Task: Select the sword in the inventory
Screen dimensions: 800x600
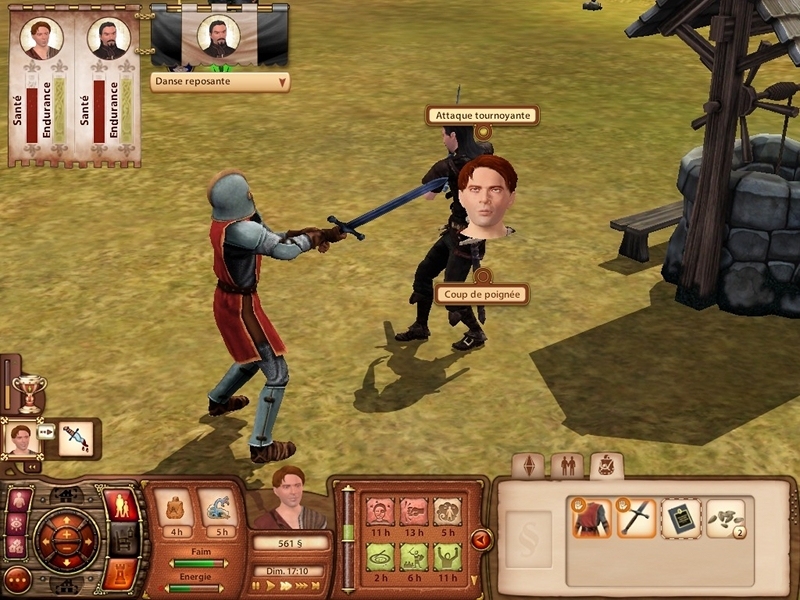Action: [636, 519]
